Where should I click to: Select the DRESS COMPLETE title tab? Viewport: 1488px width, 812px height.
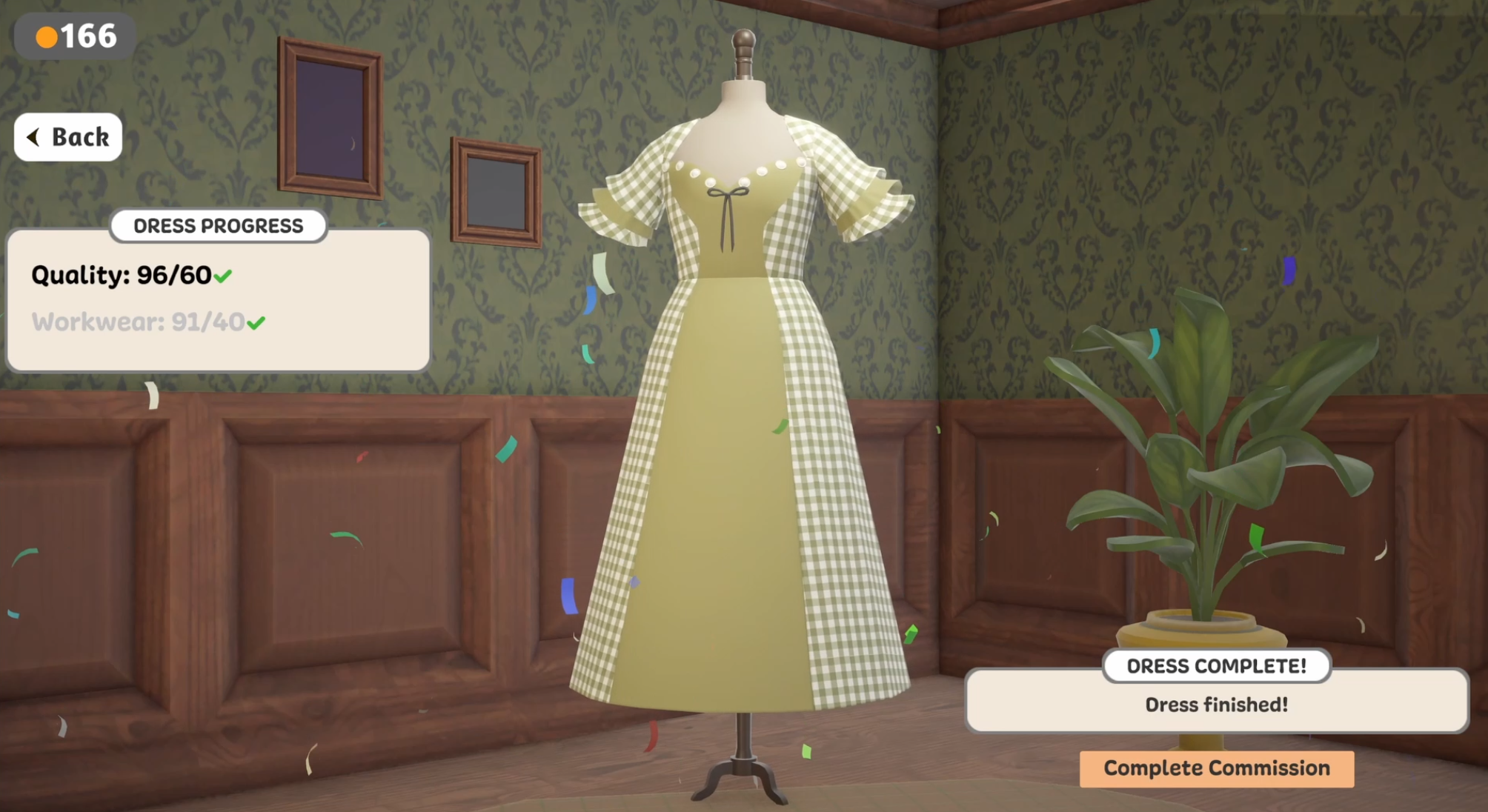pos(1217,666)
